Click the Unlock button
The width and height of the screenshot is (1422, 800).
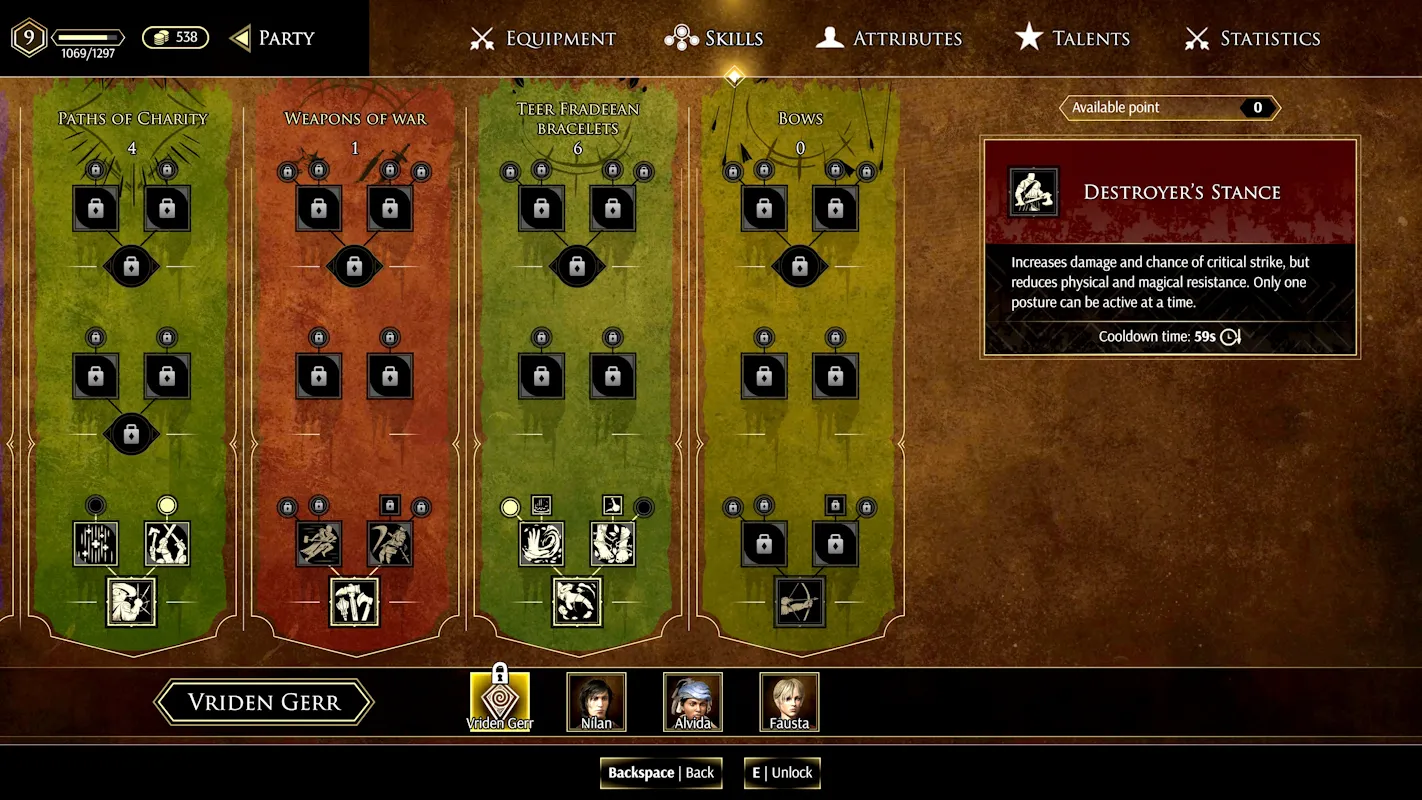point(782,772)
